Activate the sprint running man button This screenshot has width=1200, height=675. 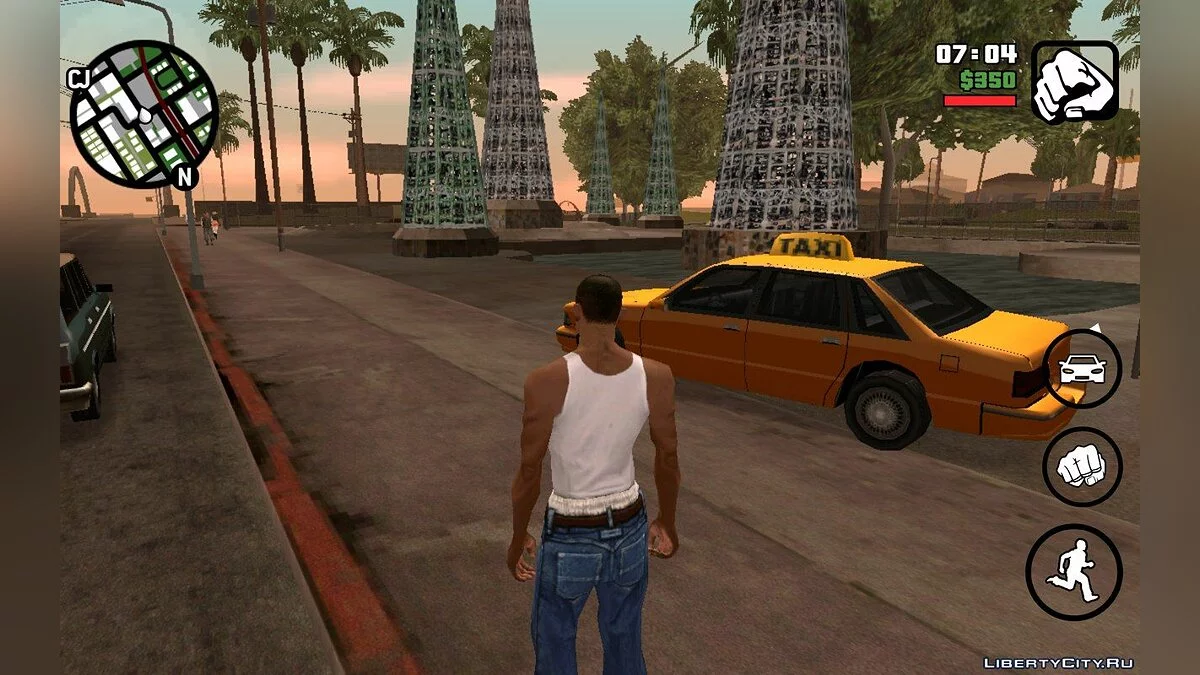(1074, 572)
